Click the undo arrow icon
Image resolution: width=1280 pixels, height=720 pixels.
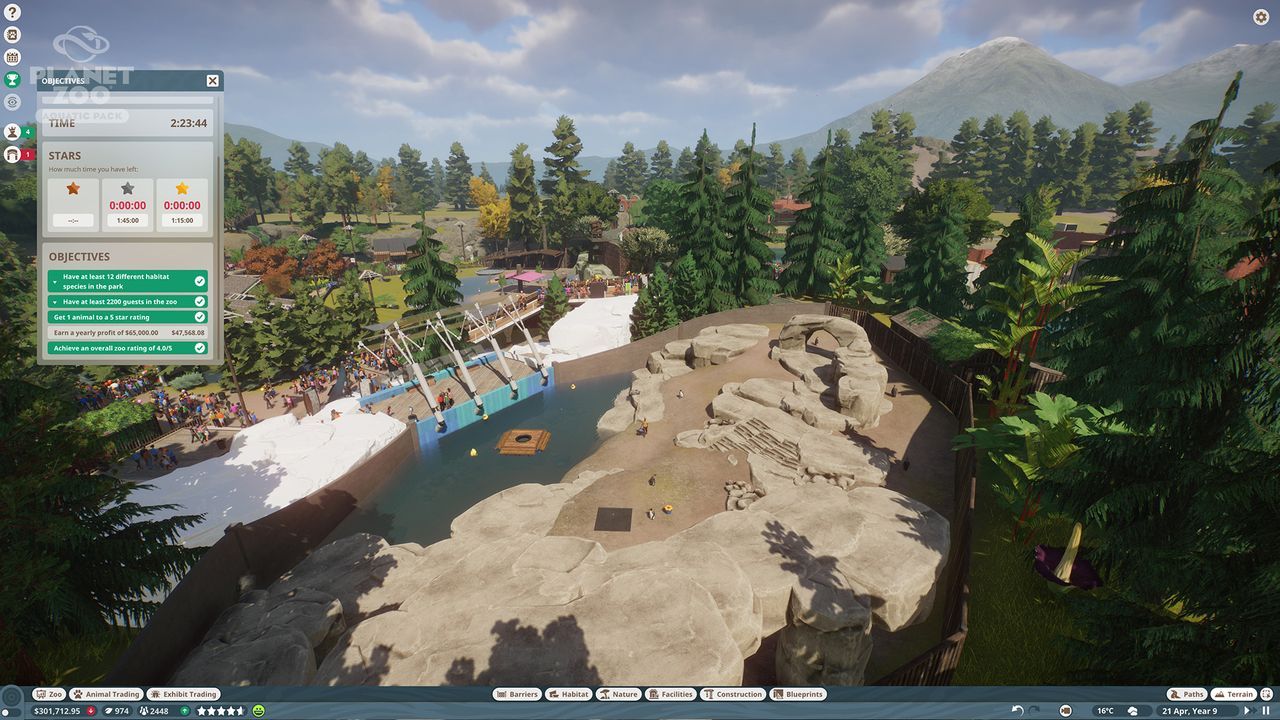(x=1017, y=709)
